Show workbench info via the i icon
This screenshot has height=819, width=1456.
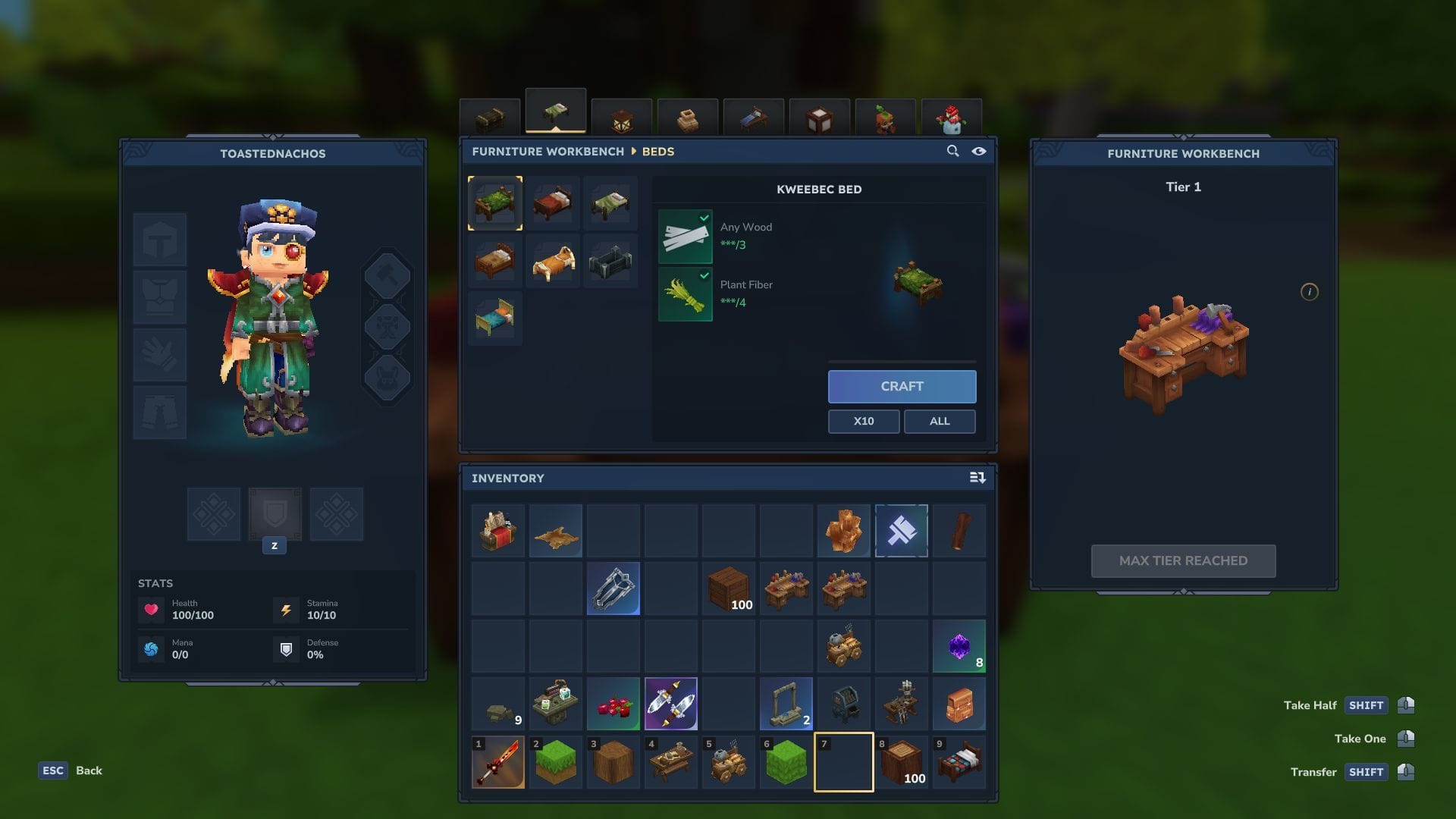point(1309,292)
